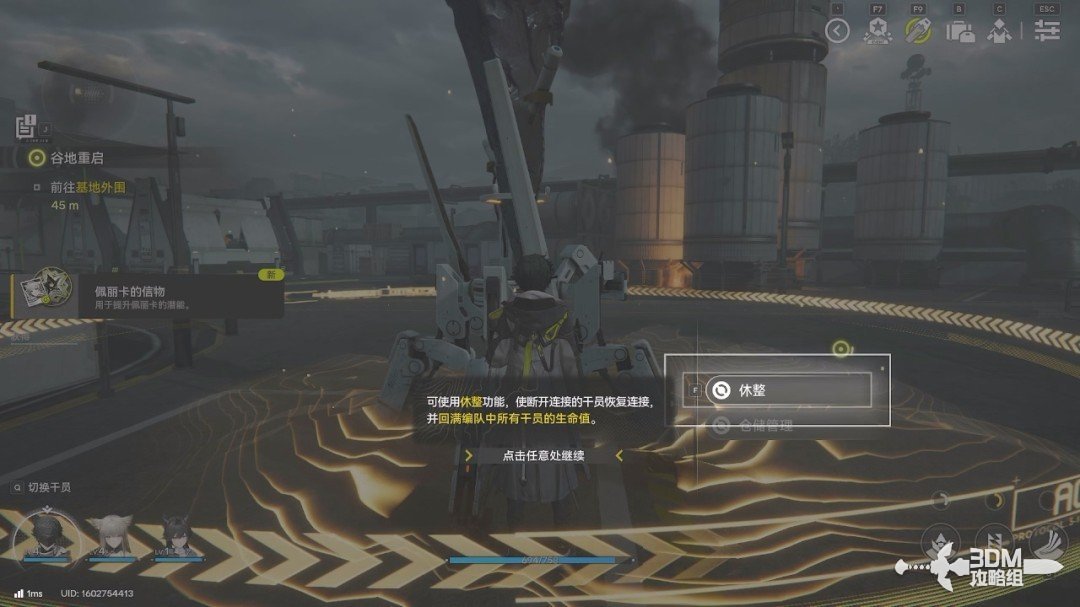Click the highlighted green device icon
1080x607 pixels.
click(x=918, y=30)
